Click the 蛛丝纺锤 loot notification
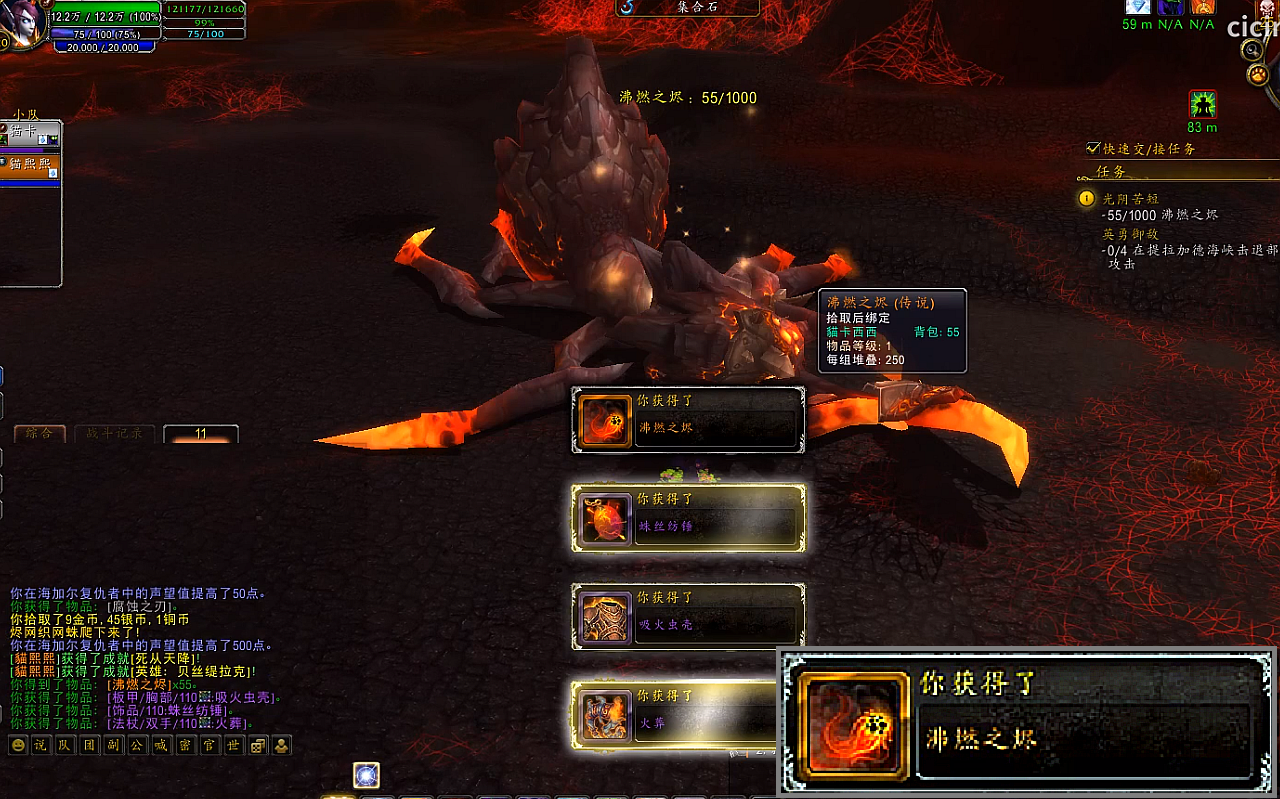 688,518
